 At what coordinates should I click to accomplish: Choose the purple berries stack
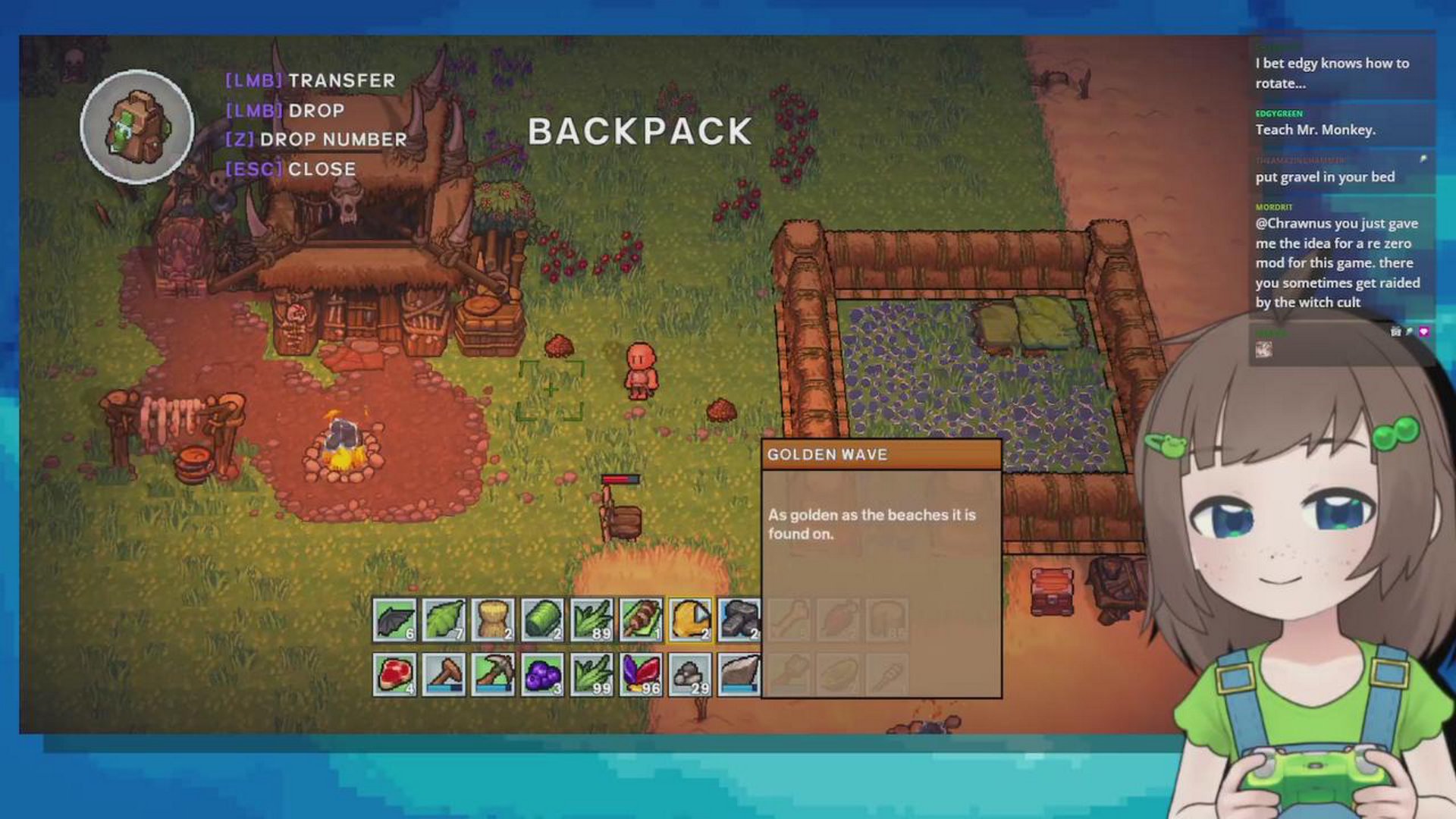click(542, 674)
